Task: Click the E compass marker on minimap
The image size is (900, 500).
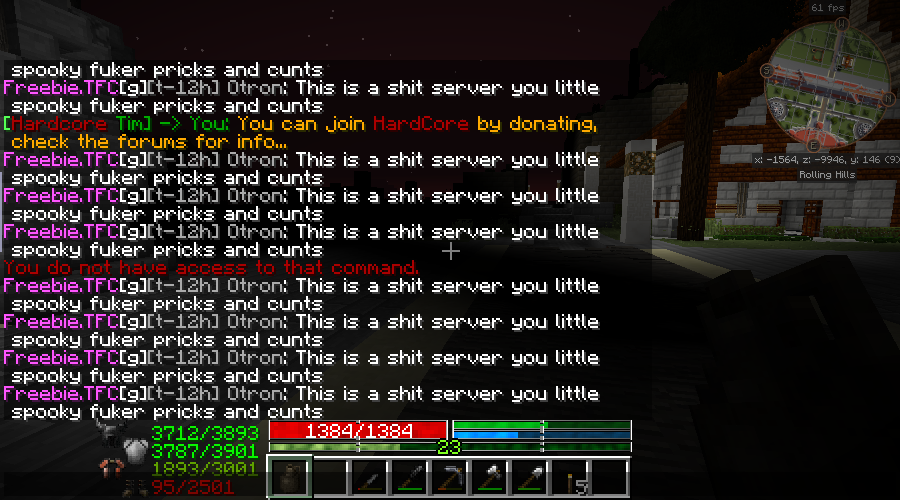Action: 815,147
